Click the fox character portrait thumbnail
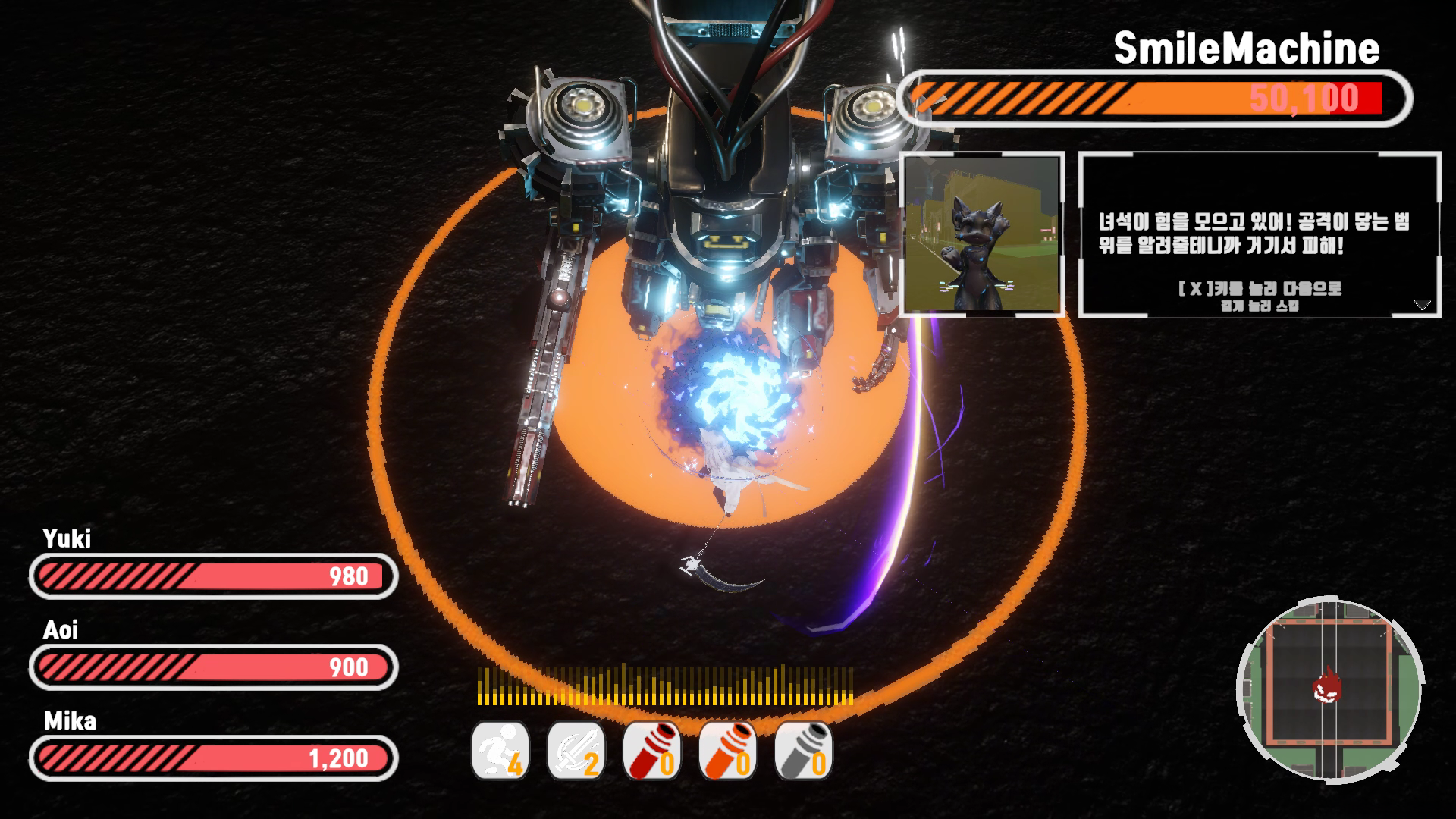This screenshot has width=1456, height=819. coord(983,234)
